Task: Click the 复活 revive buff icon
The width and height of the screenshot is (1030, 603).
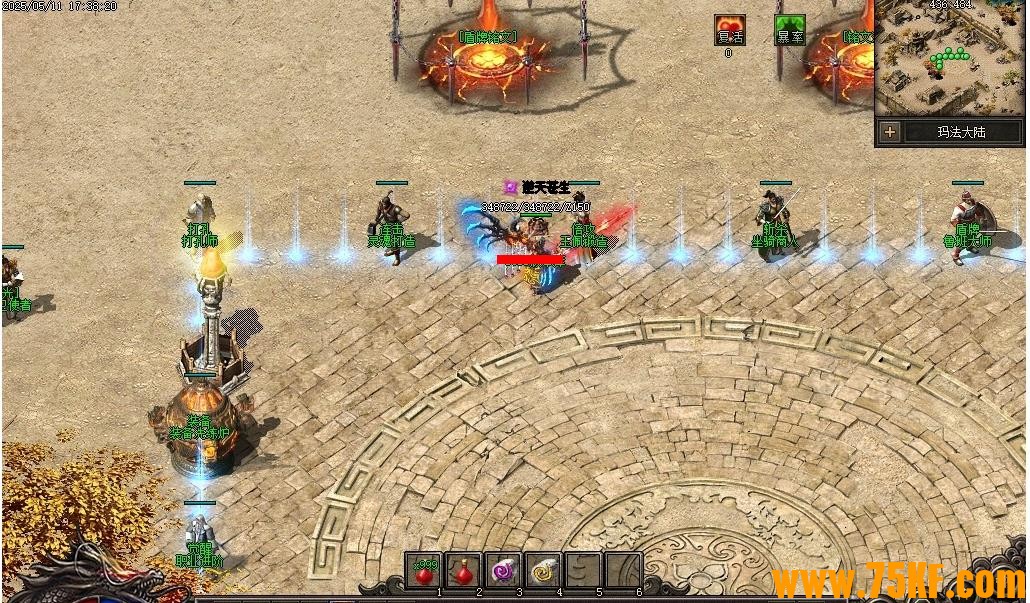Action: (x=730, y=31)
